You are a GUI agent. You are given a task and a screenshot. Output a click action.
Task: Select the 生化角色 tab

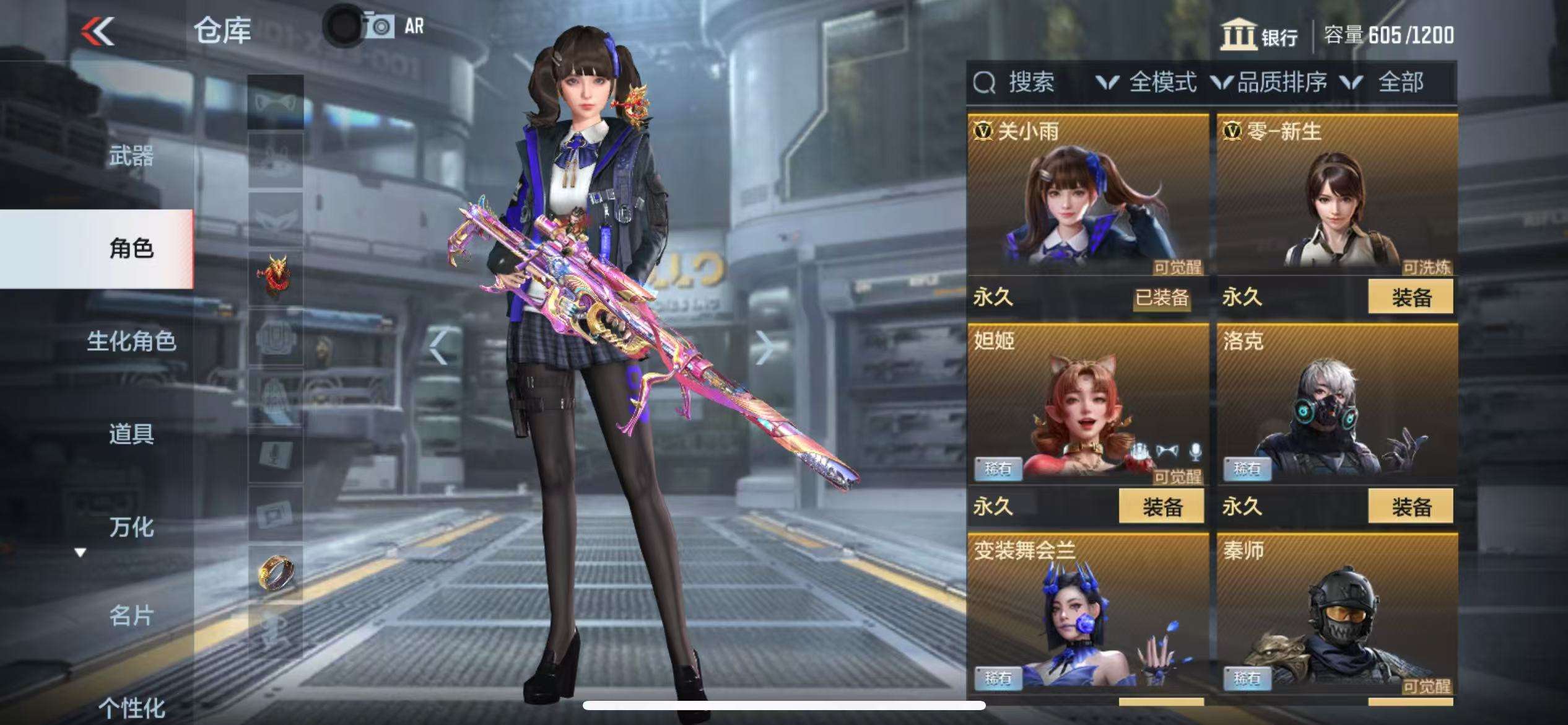point(131,341)
